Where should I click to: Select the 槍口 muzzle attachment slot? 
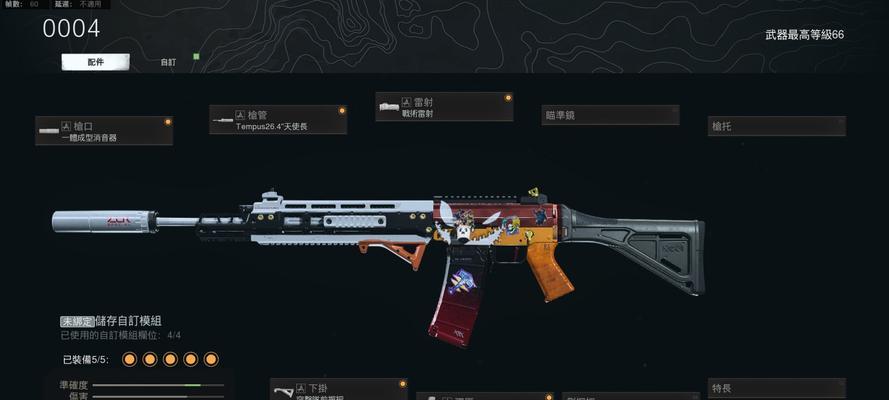[x=104, y=130]
